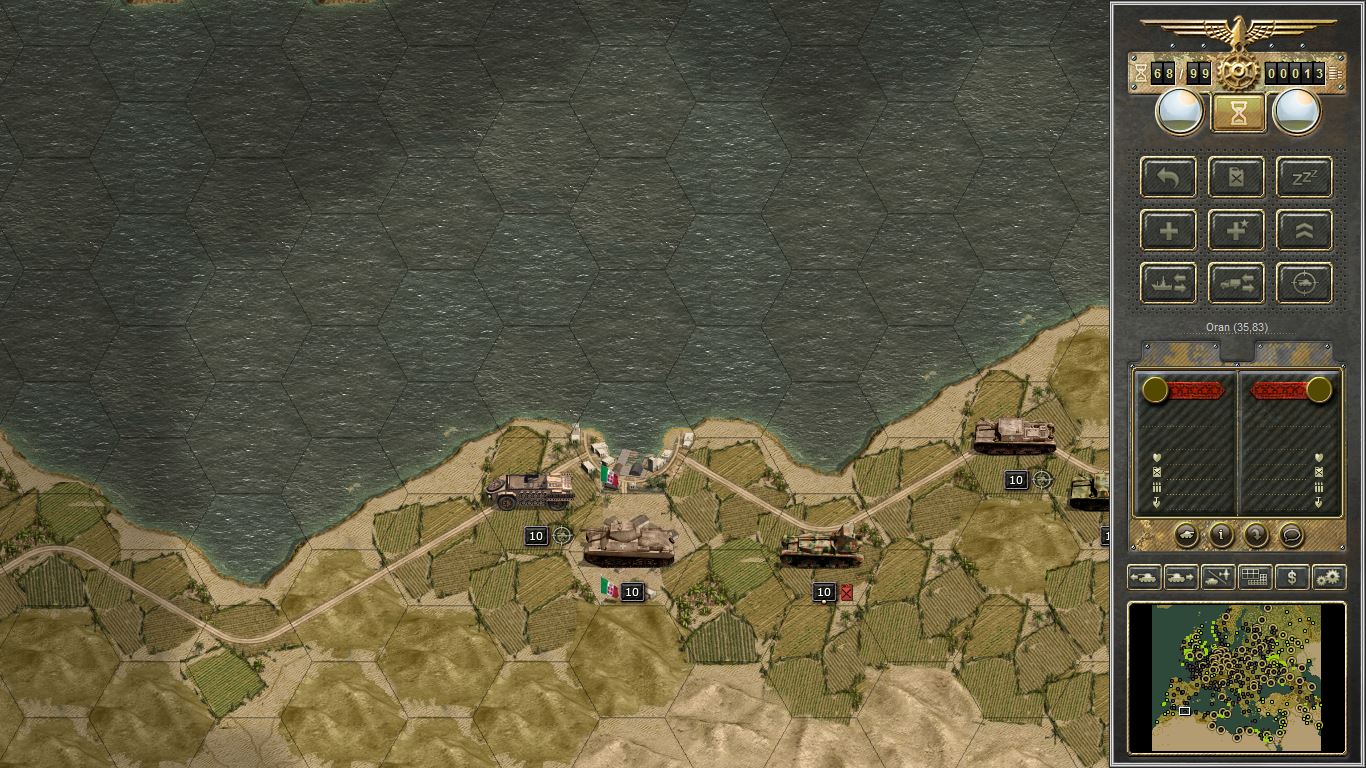Mount unit in land transport
This screenshot has height=768, width=1366.
[1236, 282]
